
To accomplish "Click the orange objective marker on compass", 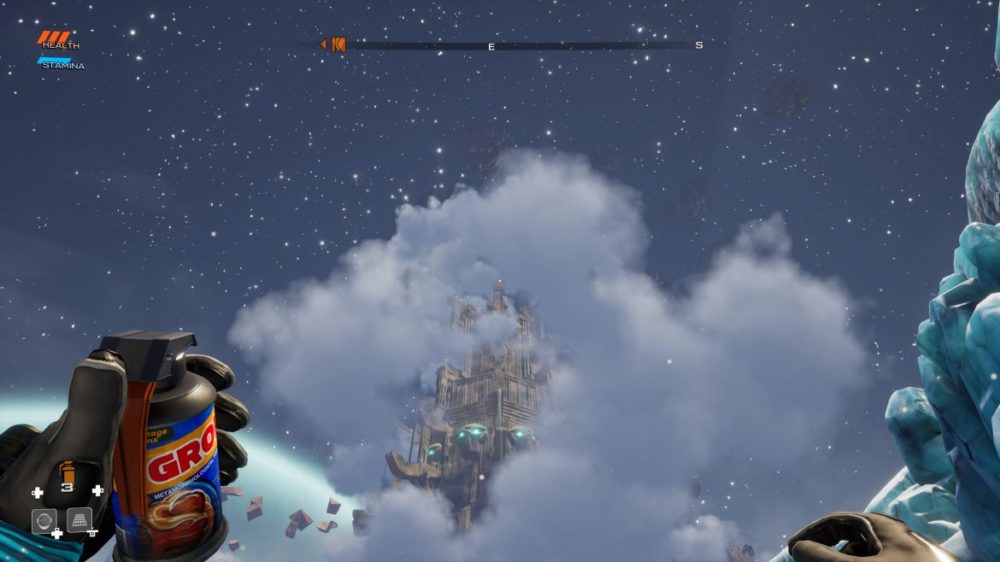I will point(336,44).
